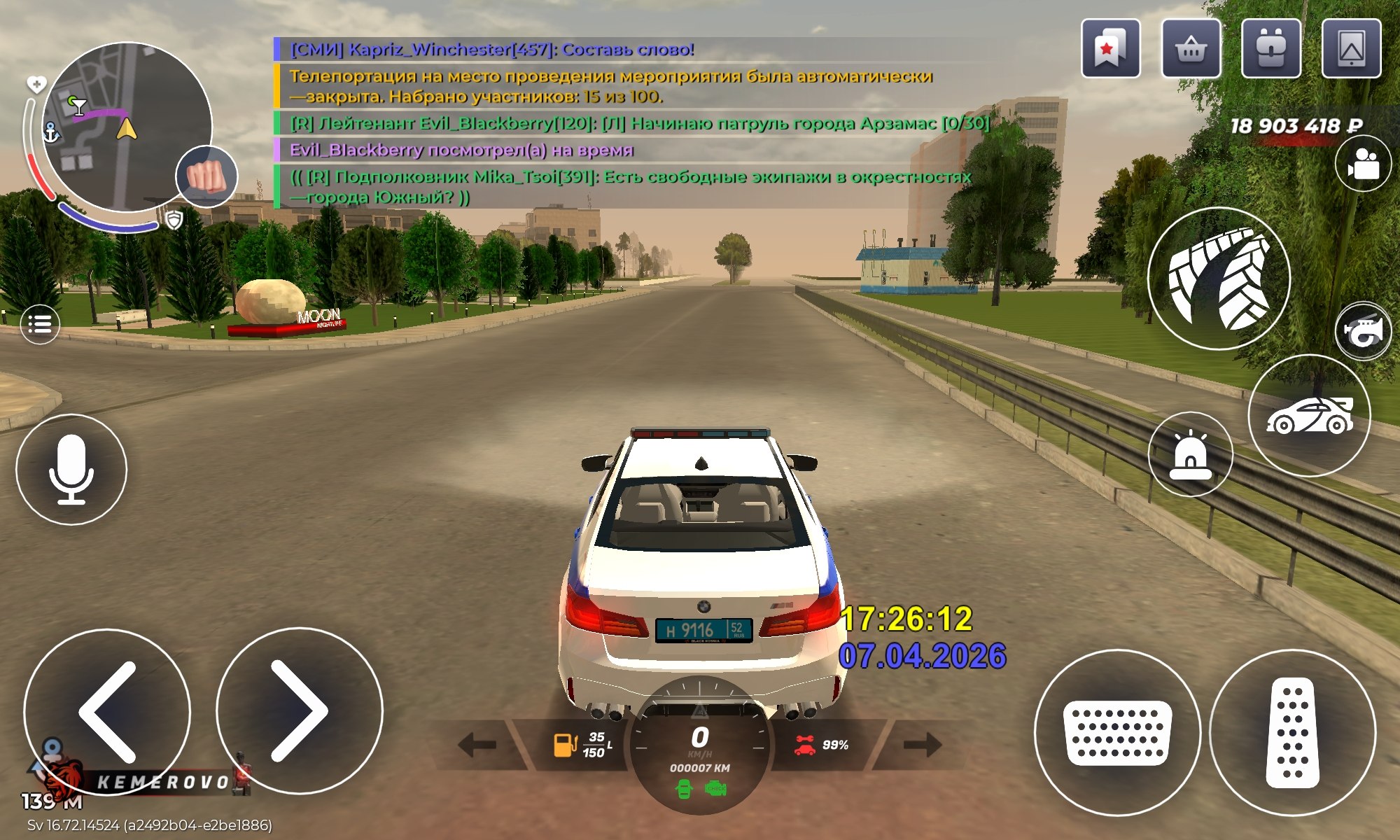Step on the brake pedal
1400x840 pixels.
[1117, 733]
